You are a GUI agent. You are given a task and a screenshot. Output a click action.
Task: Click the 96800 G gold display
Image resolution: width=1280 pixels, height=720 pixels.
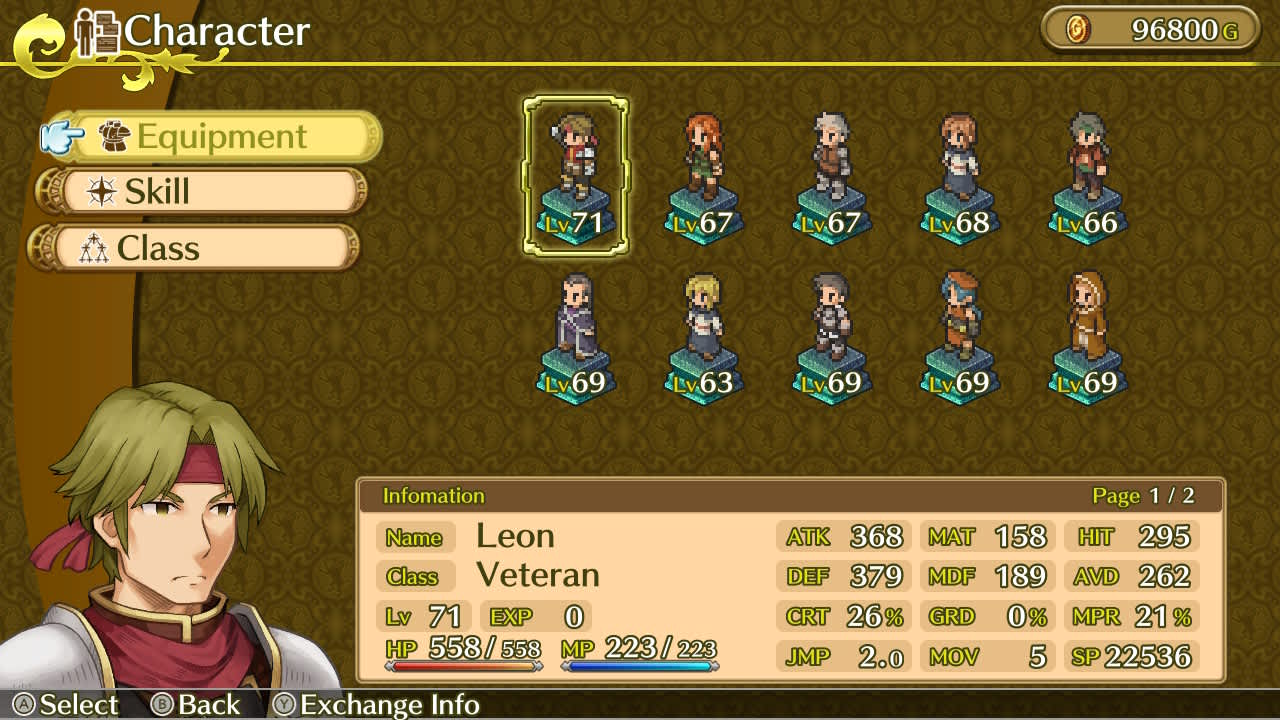1150,29
